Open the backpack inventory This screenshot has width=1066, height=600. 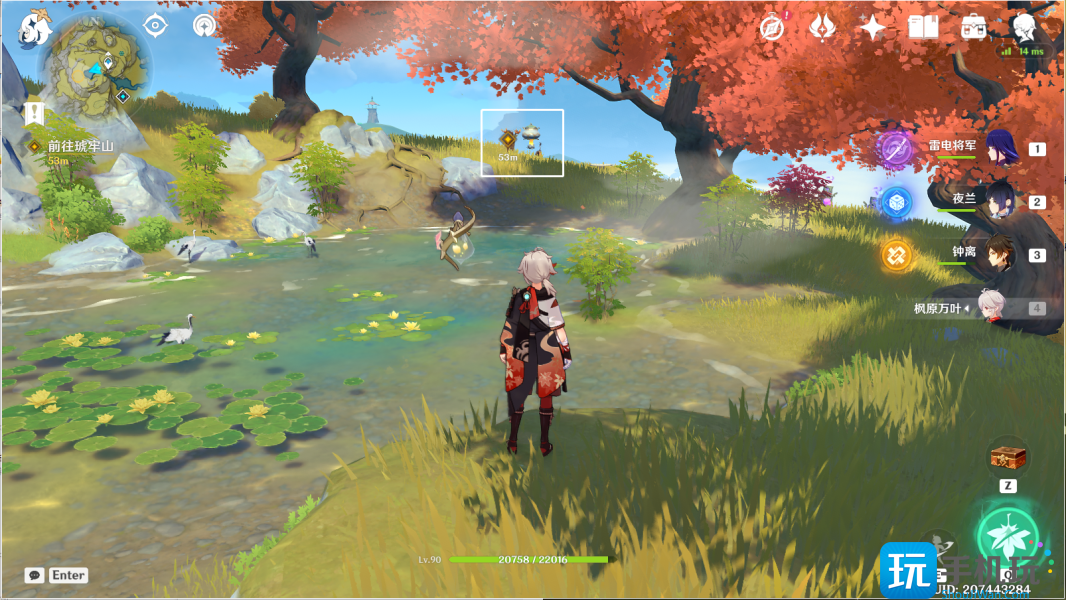tap(973, 28)
